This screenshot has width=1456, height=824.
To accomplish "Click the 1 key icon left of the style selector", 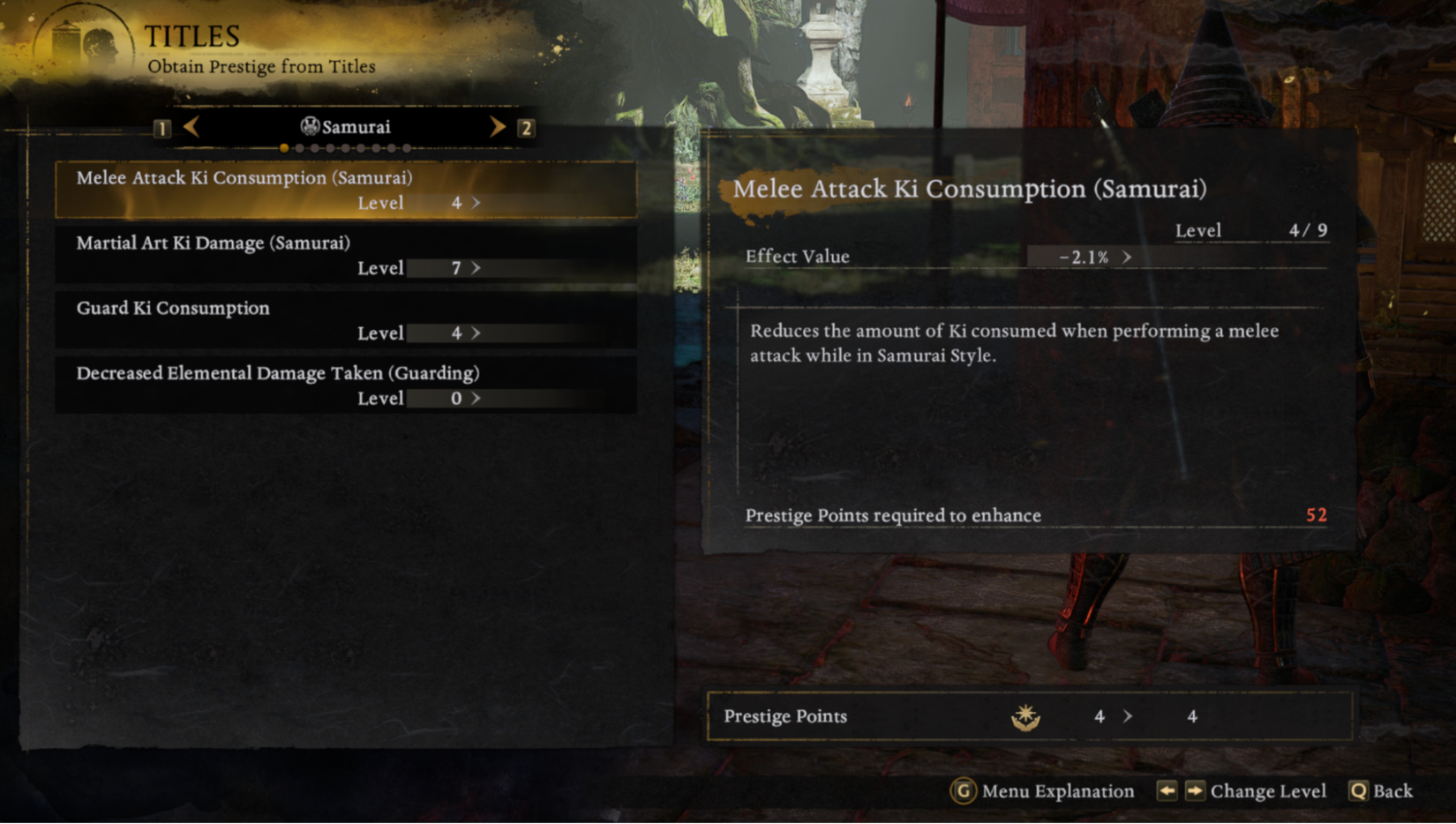I will point(163,127).
